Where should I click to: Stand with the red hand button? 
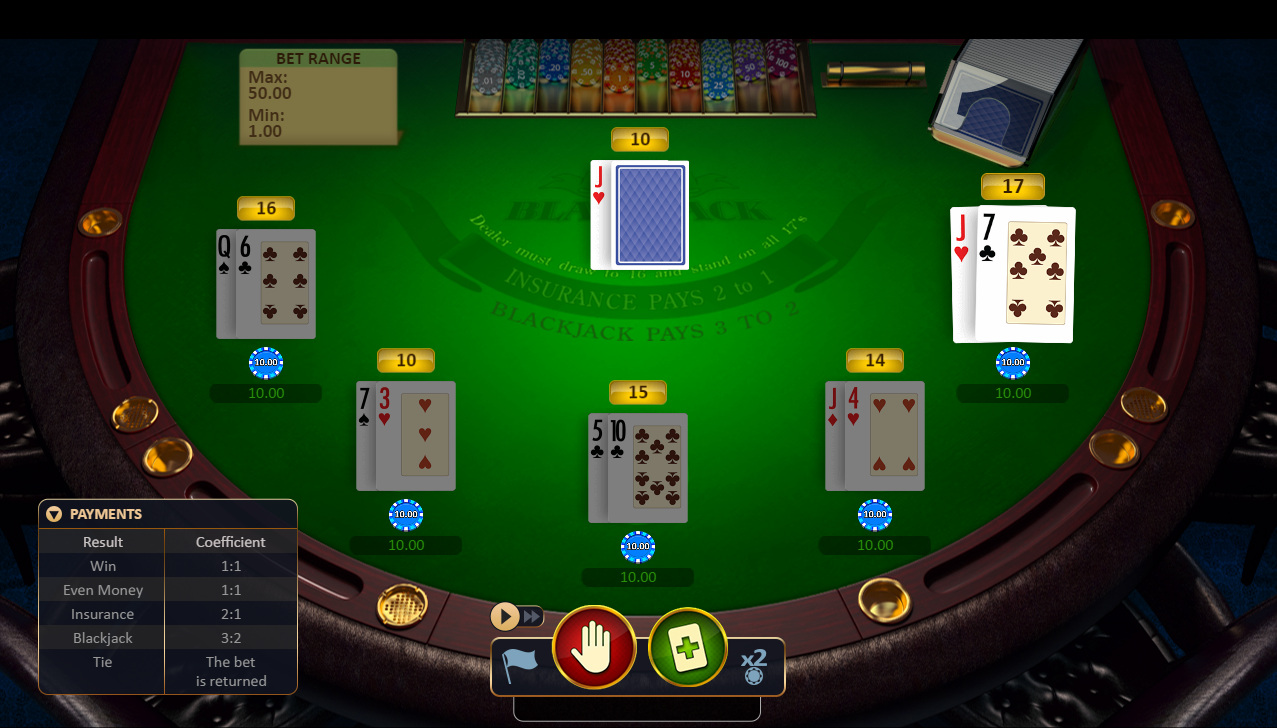coord(594,647)
